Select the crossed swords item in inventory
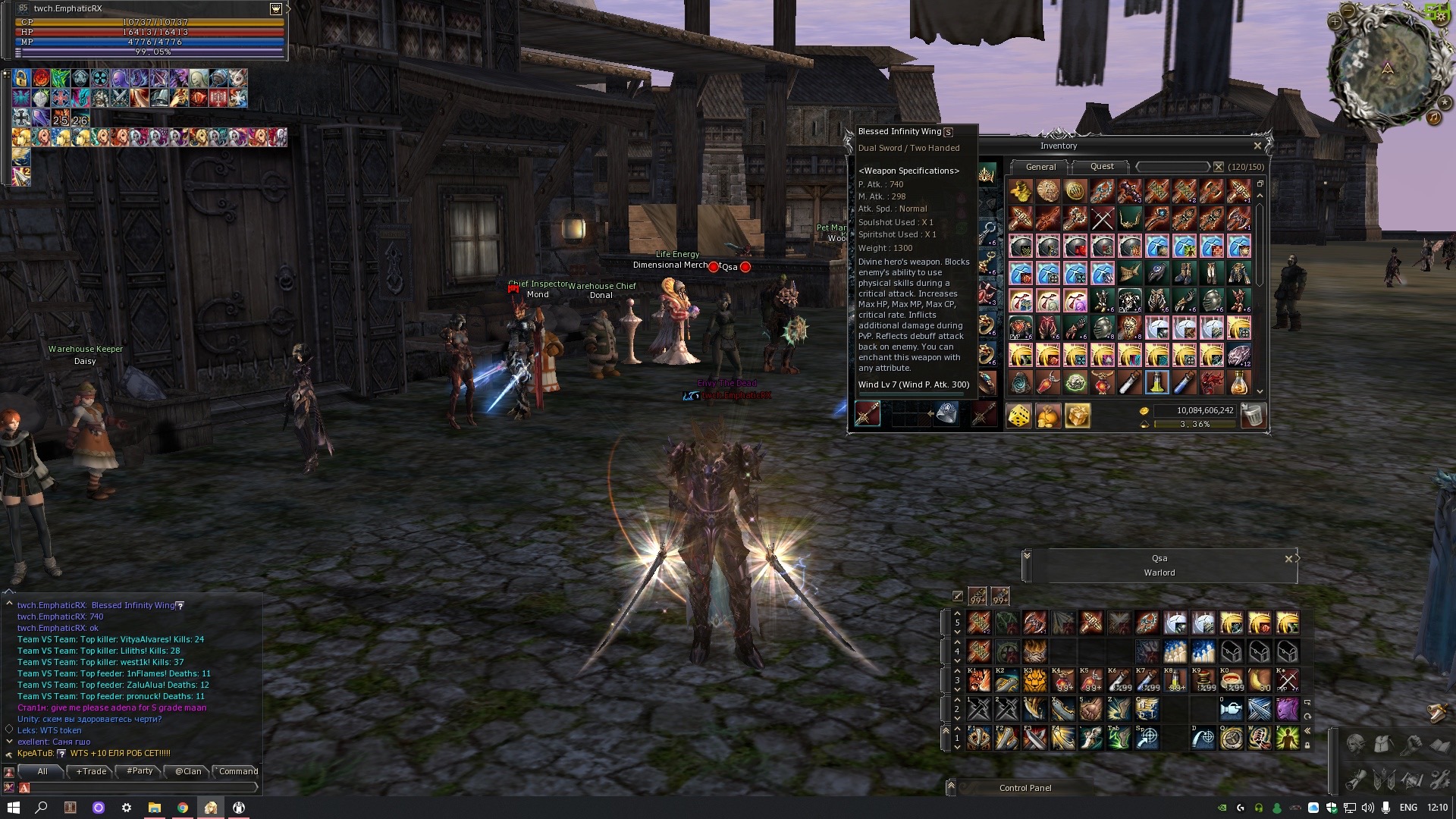The image size is (1456, 819). (1102, 219)
